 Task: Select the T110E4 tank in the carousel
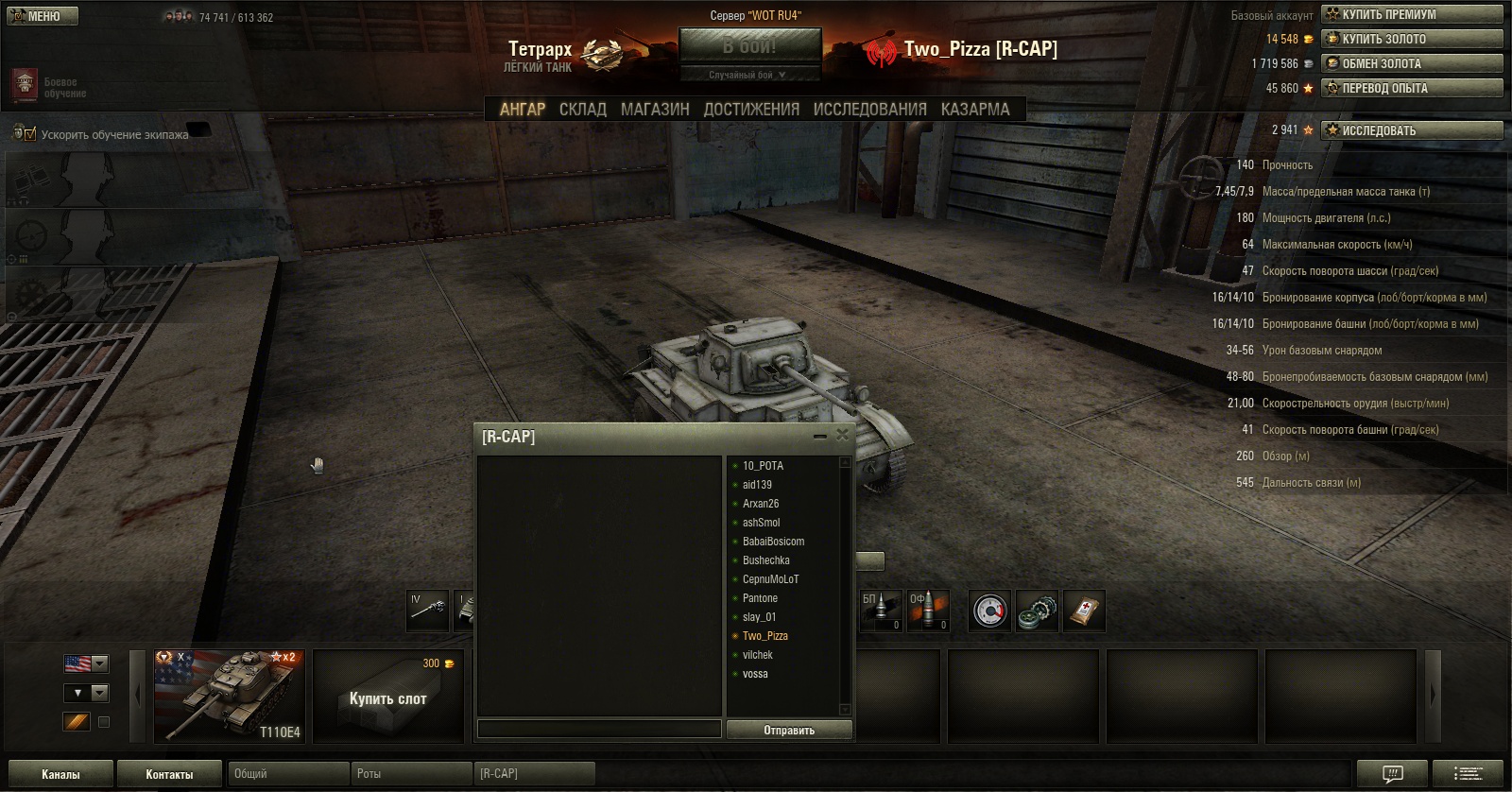230,696
